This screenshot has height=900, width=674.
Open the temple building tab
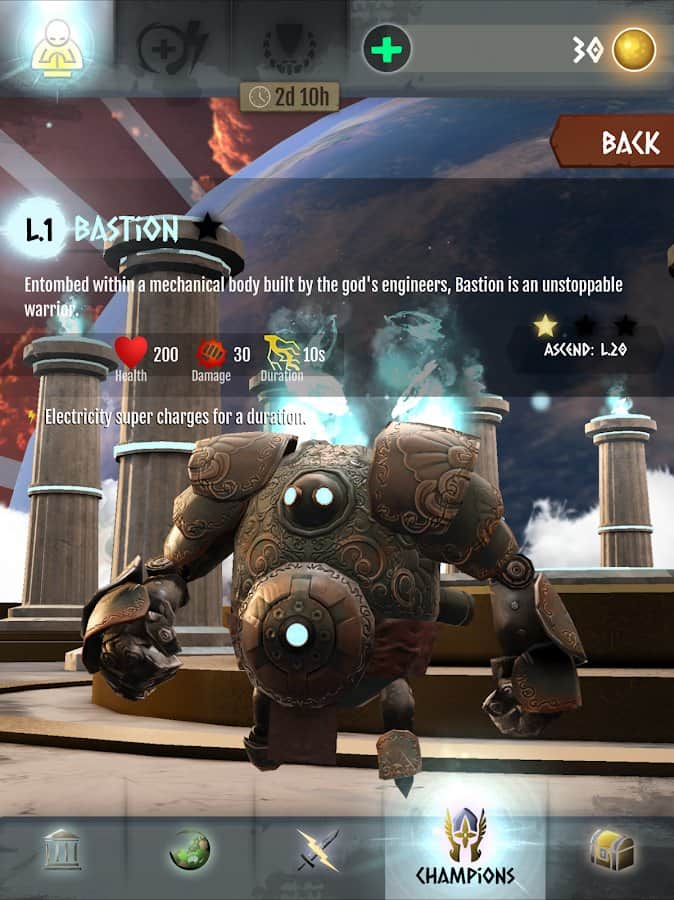[x=62, y=849]
